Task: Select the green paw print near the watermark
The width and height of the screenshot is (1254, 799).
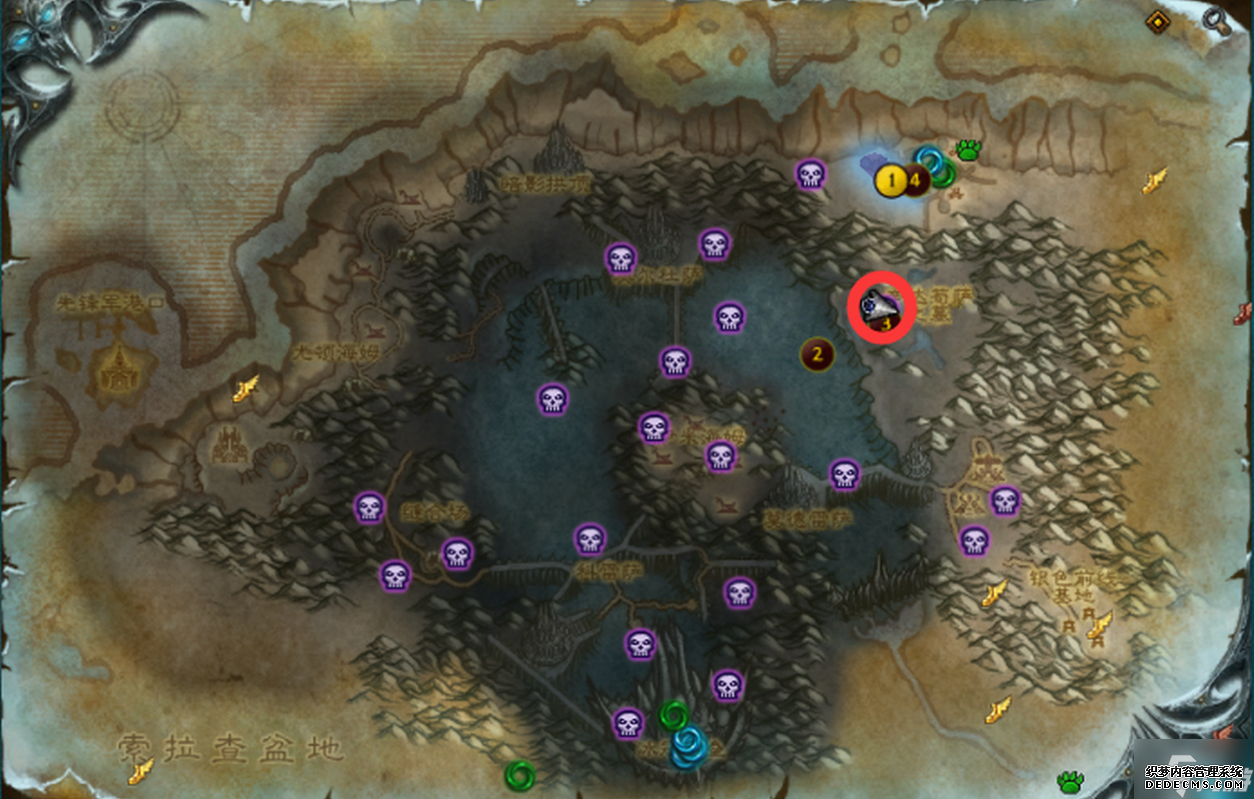Action: (1071, 780)
